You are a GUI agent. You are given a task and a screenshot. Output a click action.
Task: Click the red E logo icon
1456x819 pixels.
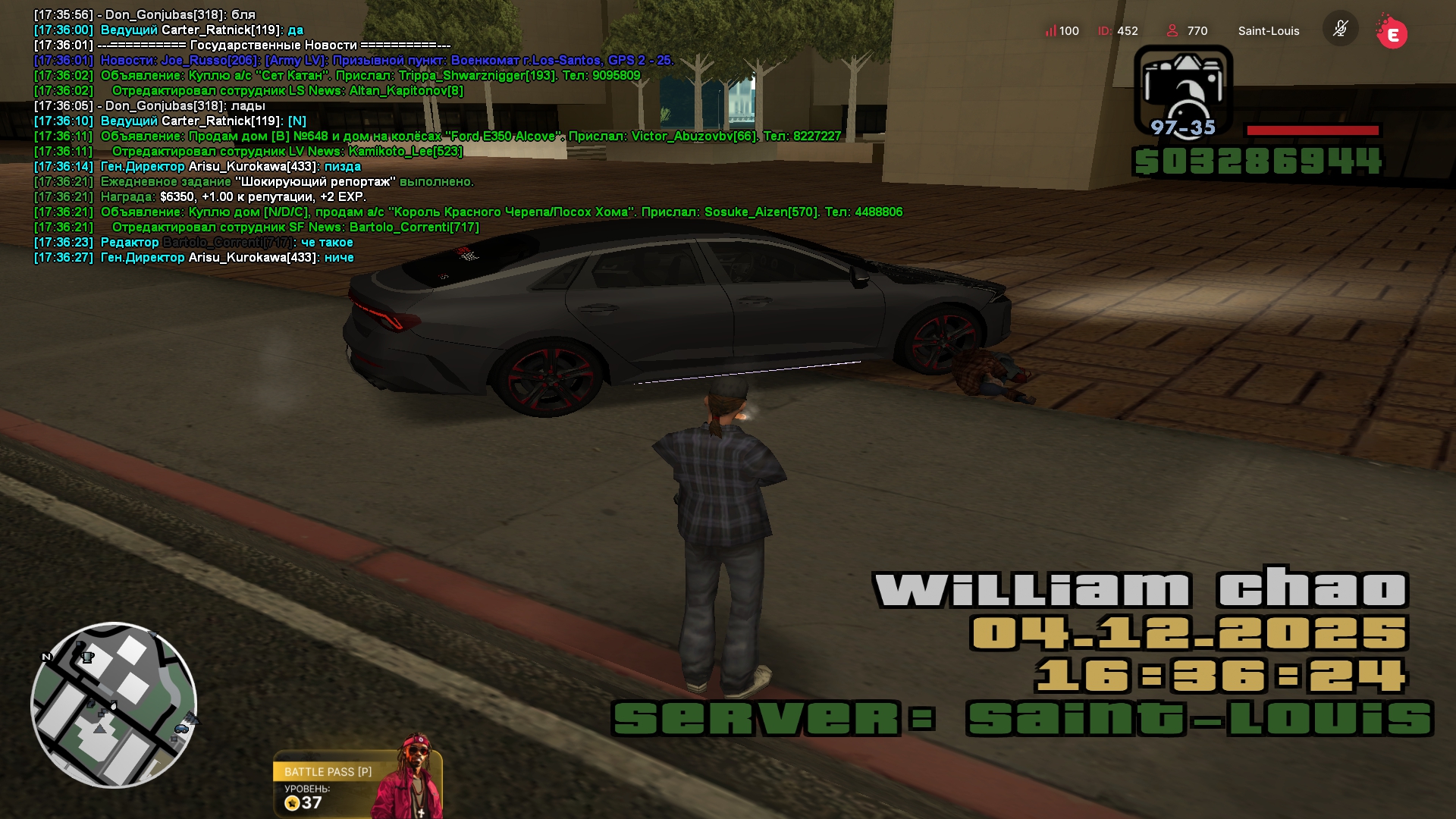click(x=1392, y=33)
